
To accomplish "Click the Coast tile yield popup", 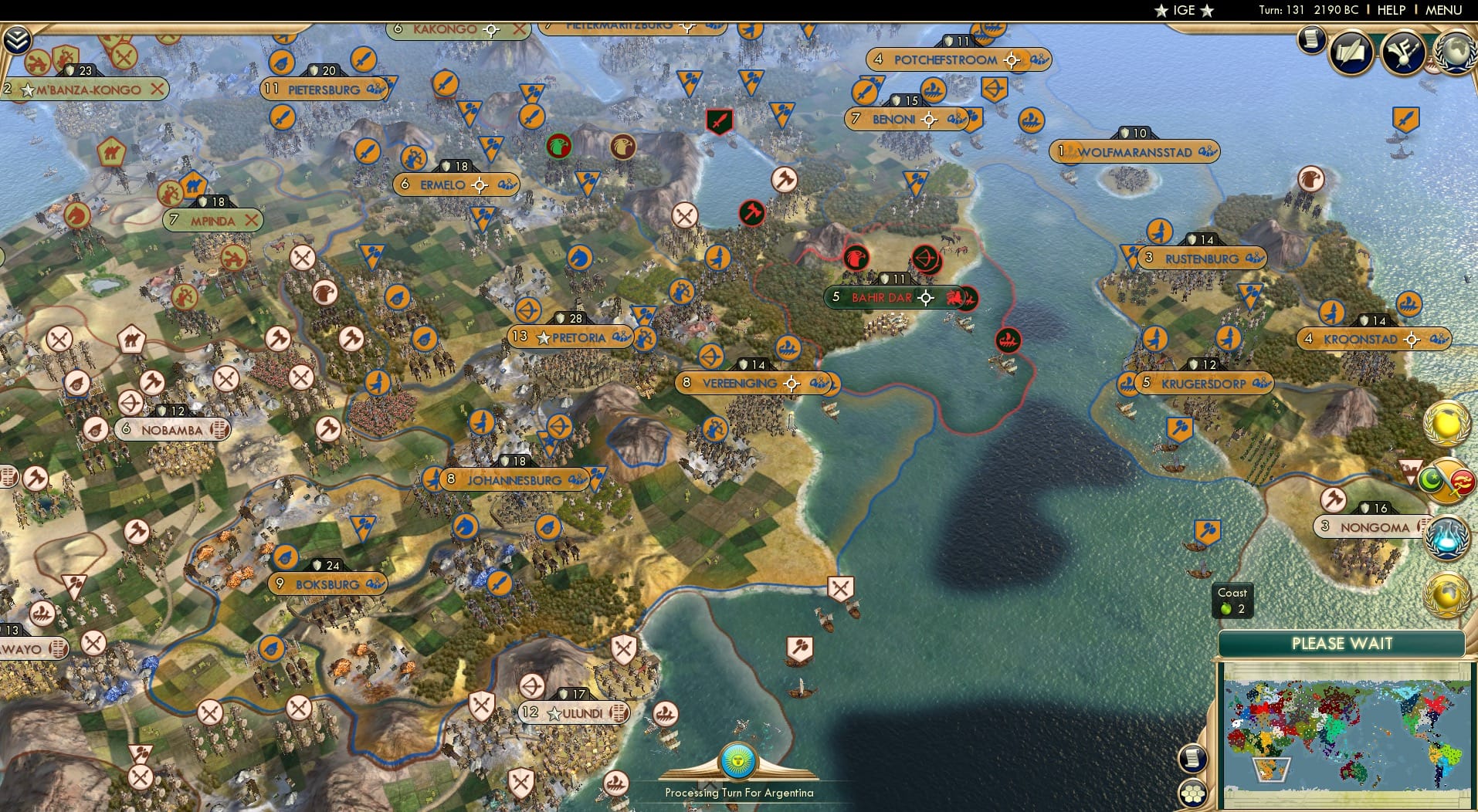I will tap(1232, 601).
